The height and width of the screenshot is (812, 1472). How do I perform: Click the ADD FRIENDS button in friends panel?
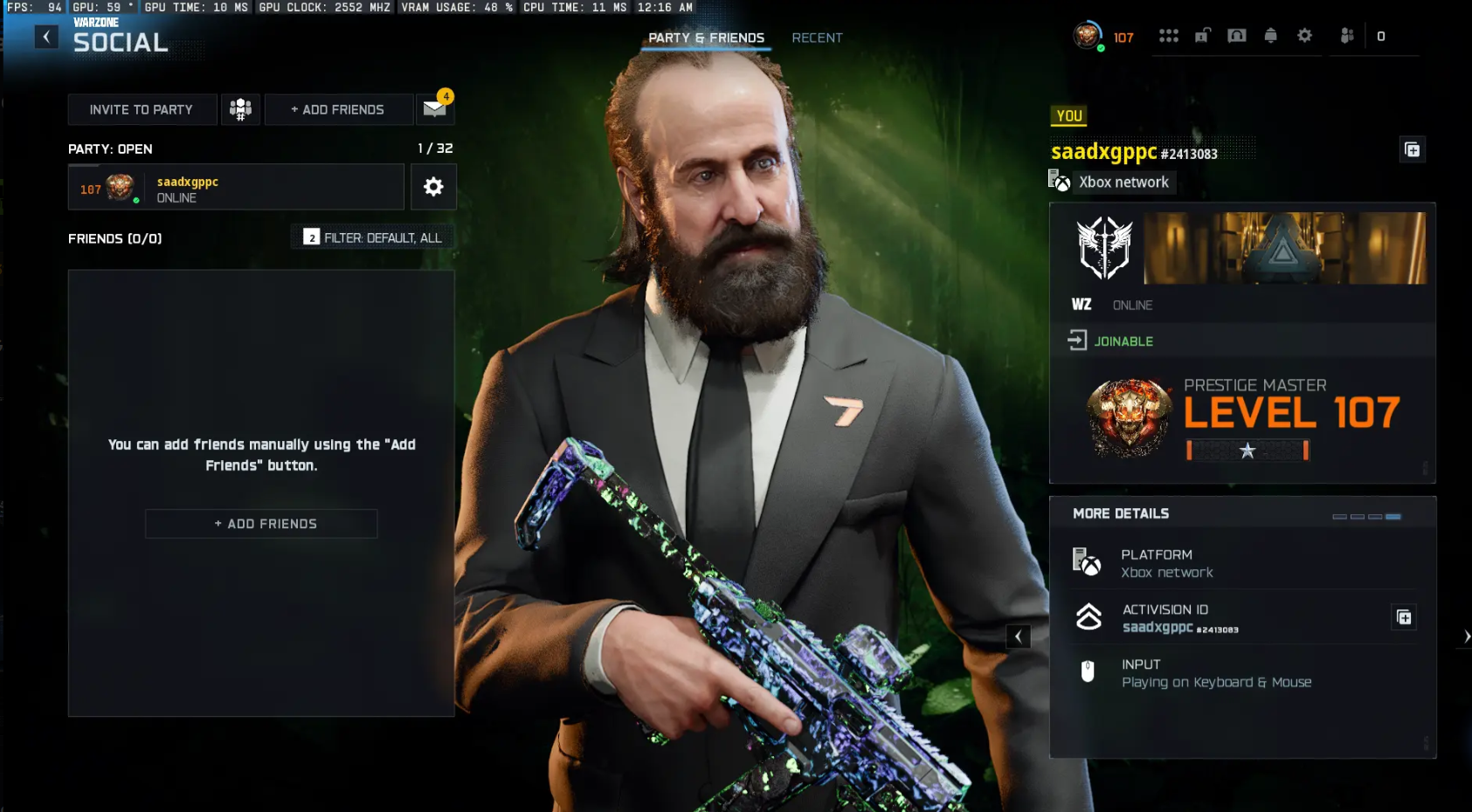pos(260,523)
